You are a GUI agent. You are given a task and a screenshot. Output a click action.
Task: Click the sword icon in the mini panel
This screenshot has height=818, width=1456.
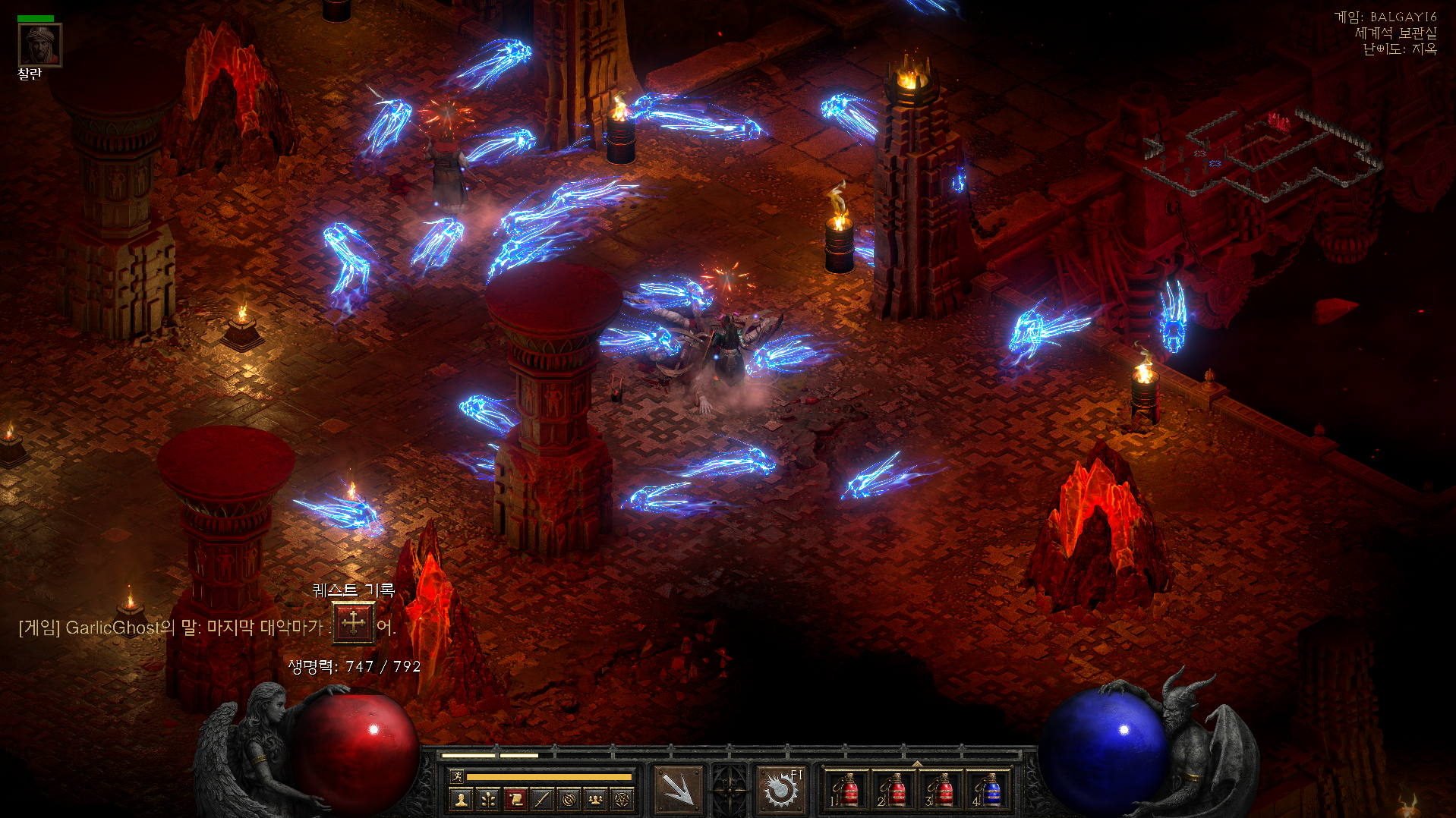[x=542, y=799]
